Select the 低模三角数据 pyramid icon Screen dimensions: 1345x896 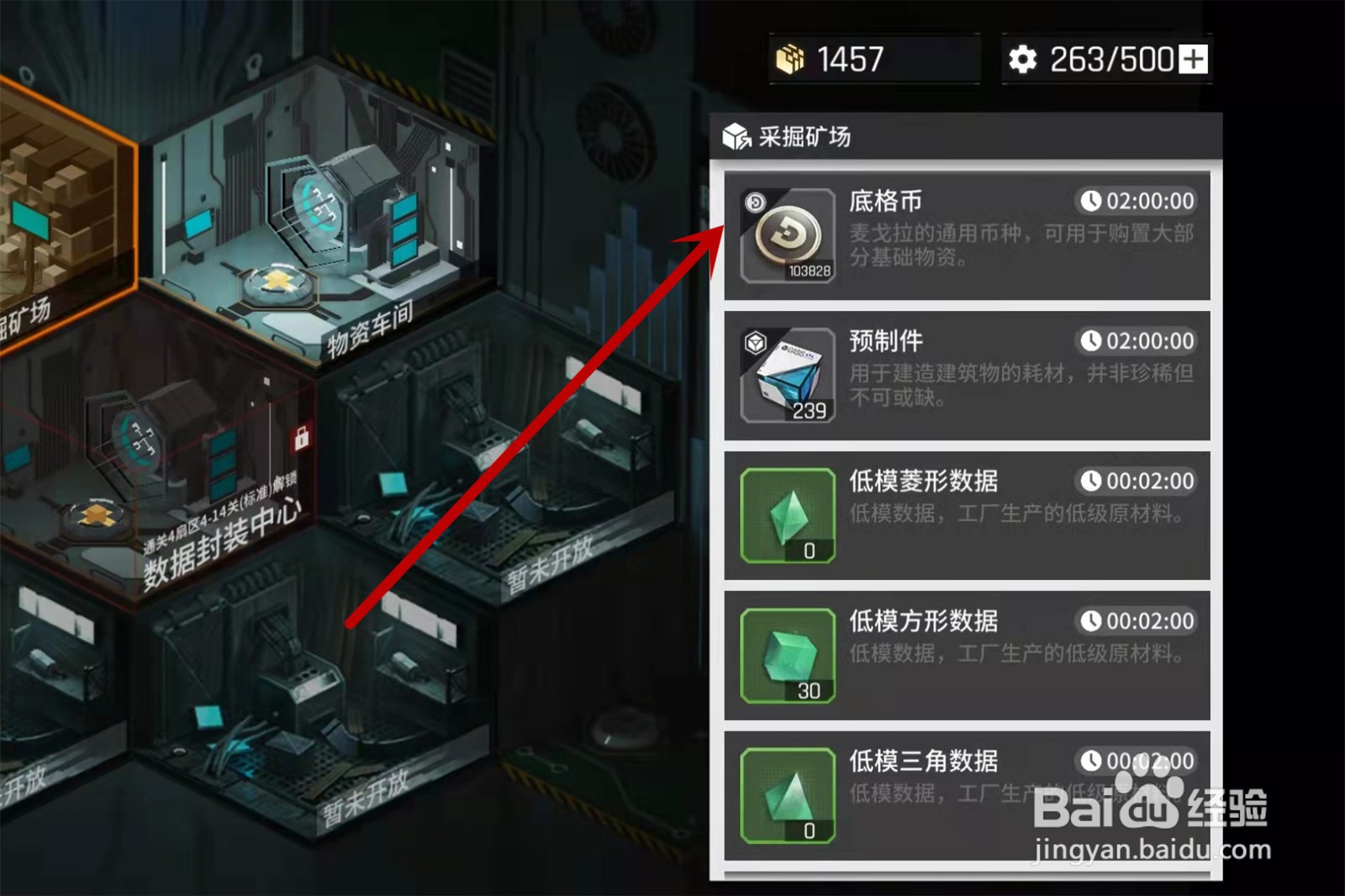coord(789,794)
